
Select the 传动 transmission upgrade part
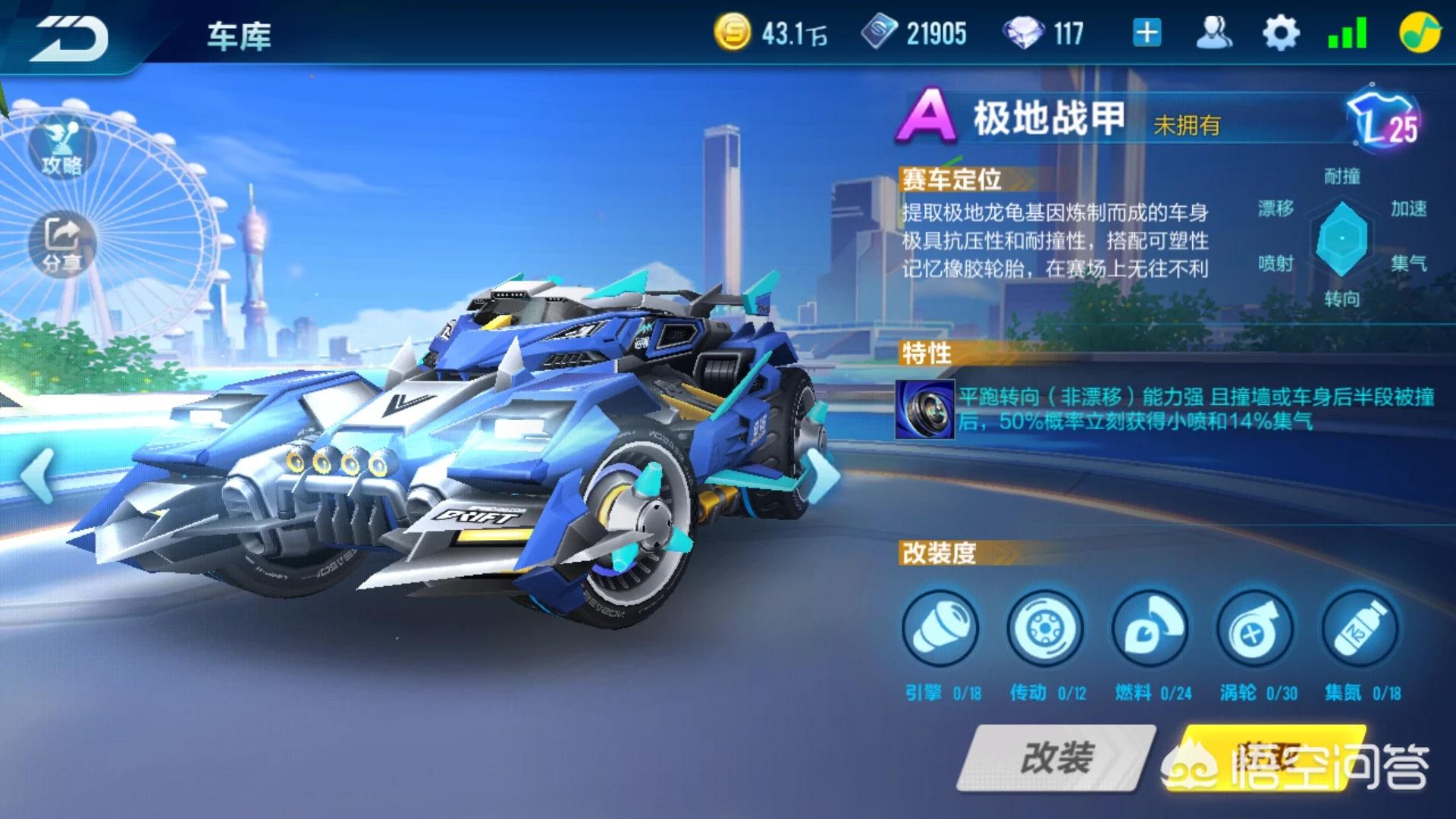[x=1045, y=629]
